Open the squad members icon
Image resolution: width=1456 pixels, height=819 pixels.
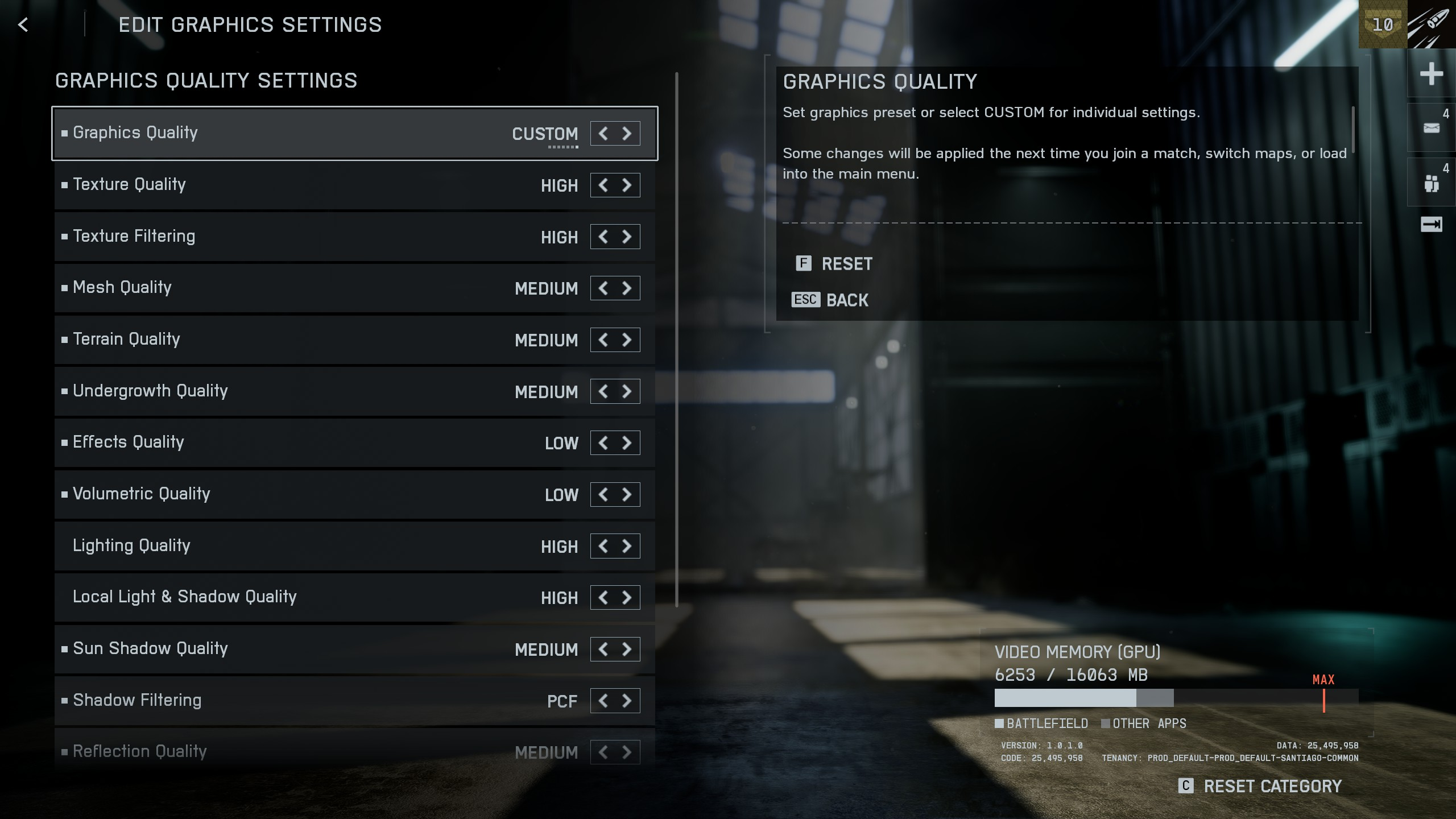(1431, 183)
